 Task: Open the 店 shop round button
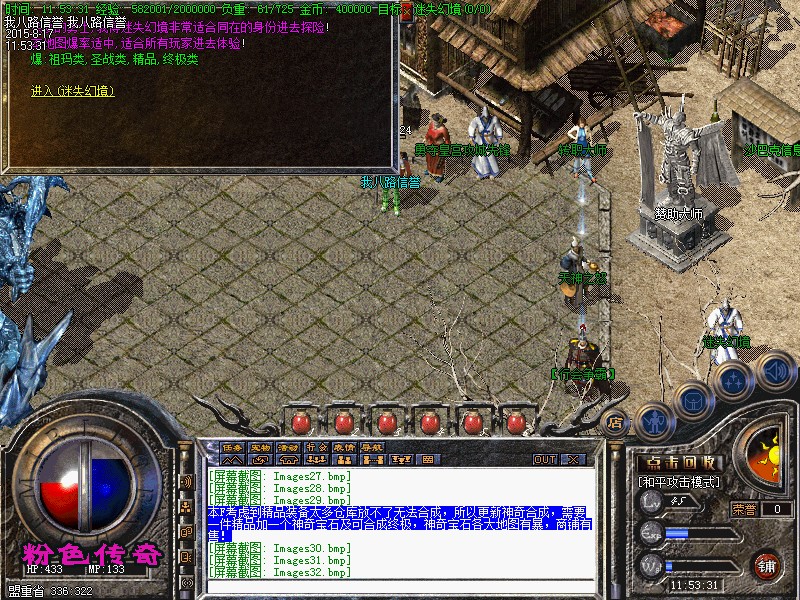[x=616, y=422]
